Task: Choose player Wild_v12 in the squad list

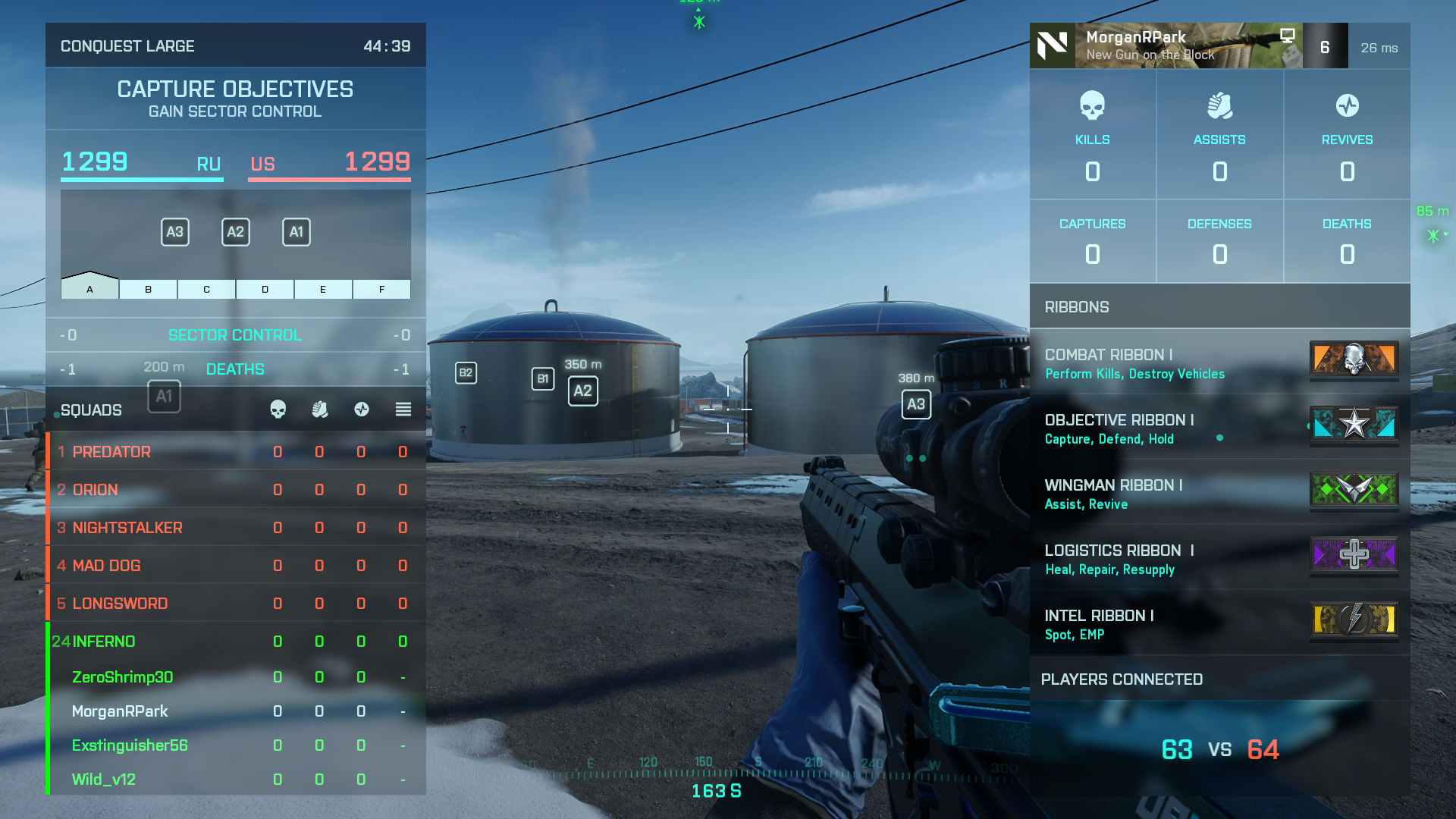Action: (x=235, y=780)
